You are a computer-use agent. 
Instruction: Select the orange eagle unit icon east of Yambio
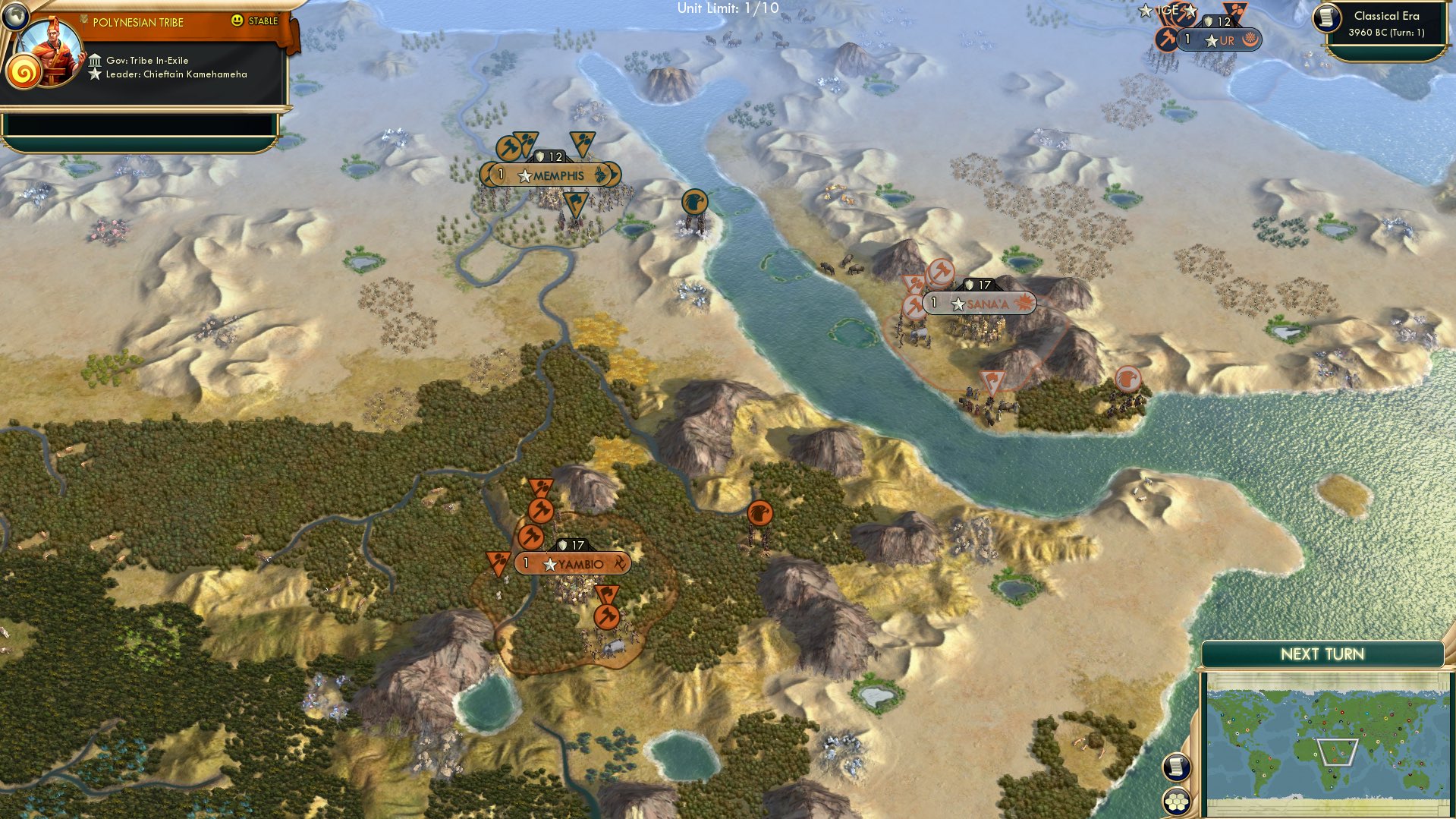[x=760, y=515]
